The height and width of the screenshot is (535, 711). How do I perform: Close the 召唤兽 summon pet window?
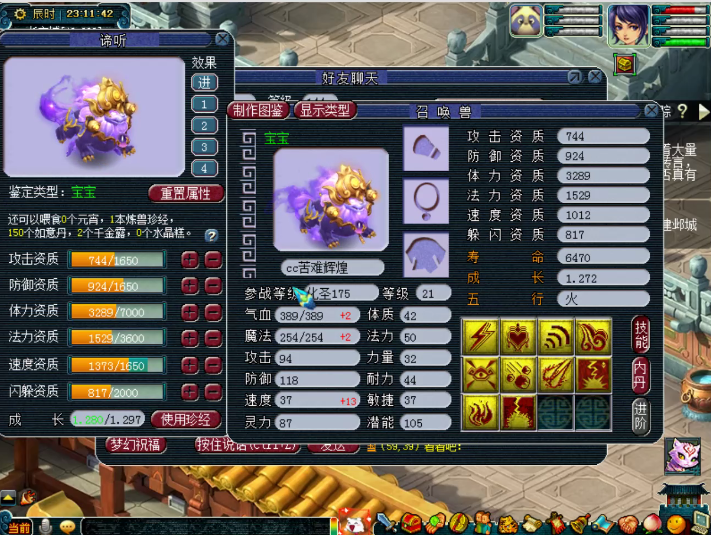click(652, 111)
